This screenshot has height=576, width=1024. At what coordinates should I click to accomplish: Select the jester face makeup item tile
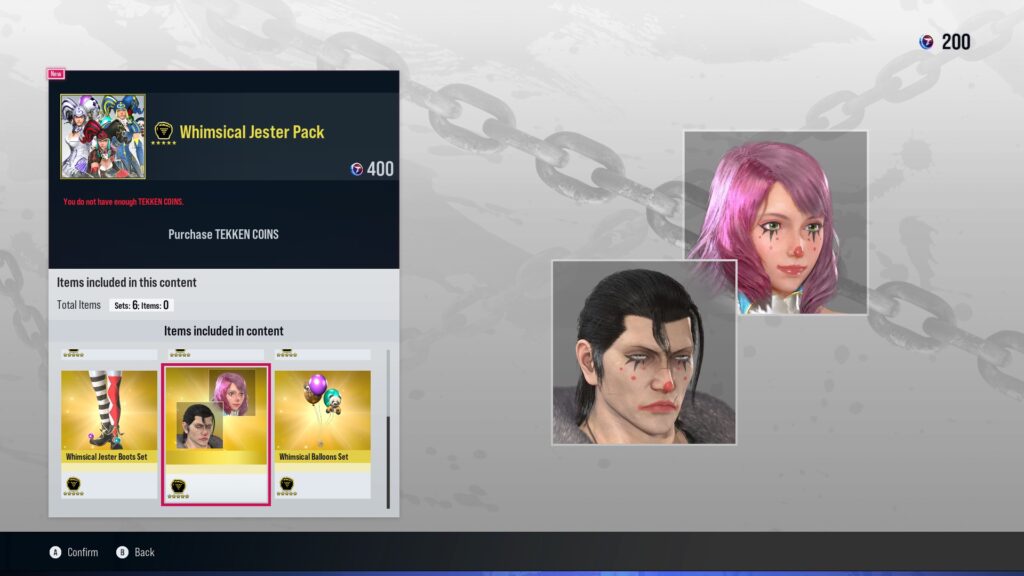click(x=216, y=433)
